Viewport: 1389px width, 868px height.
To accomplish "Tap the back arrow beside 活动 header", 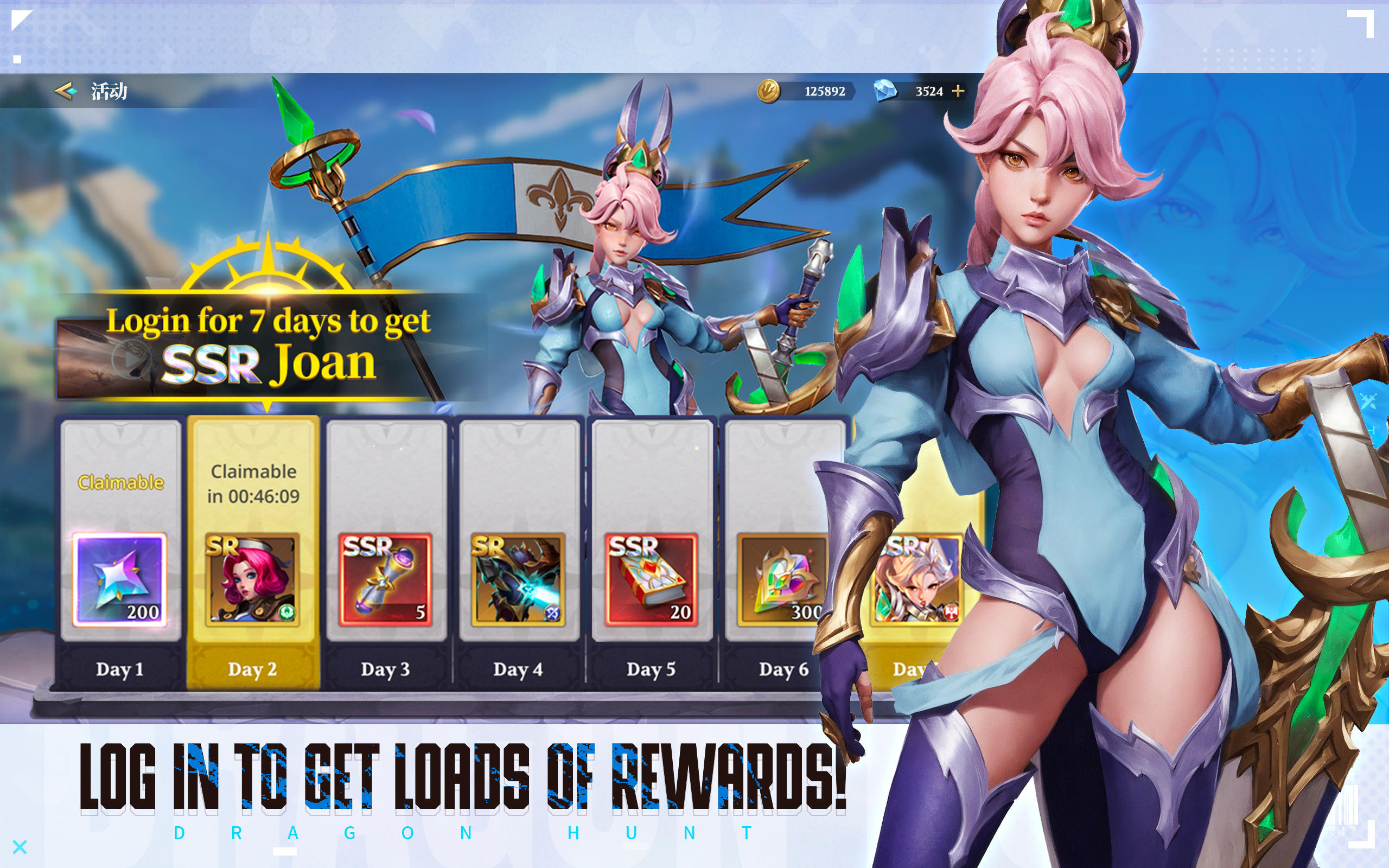I will [65, 91].
